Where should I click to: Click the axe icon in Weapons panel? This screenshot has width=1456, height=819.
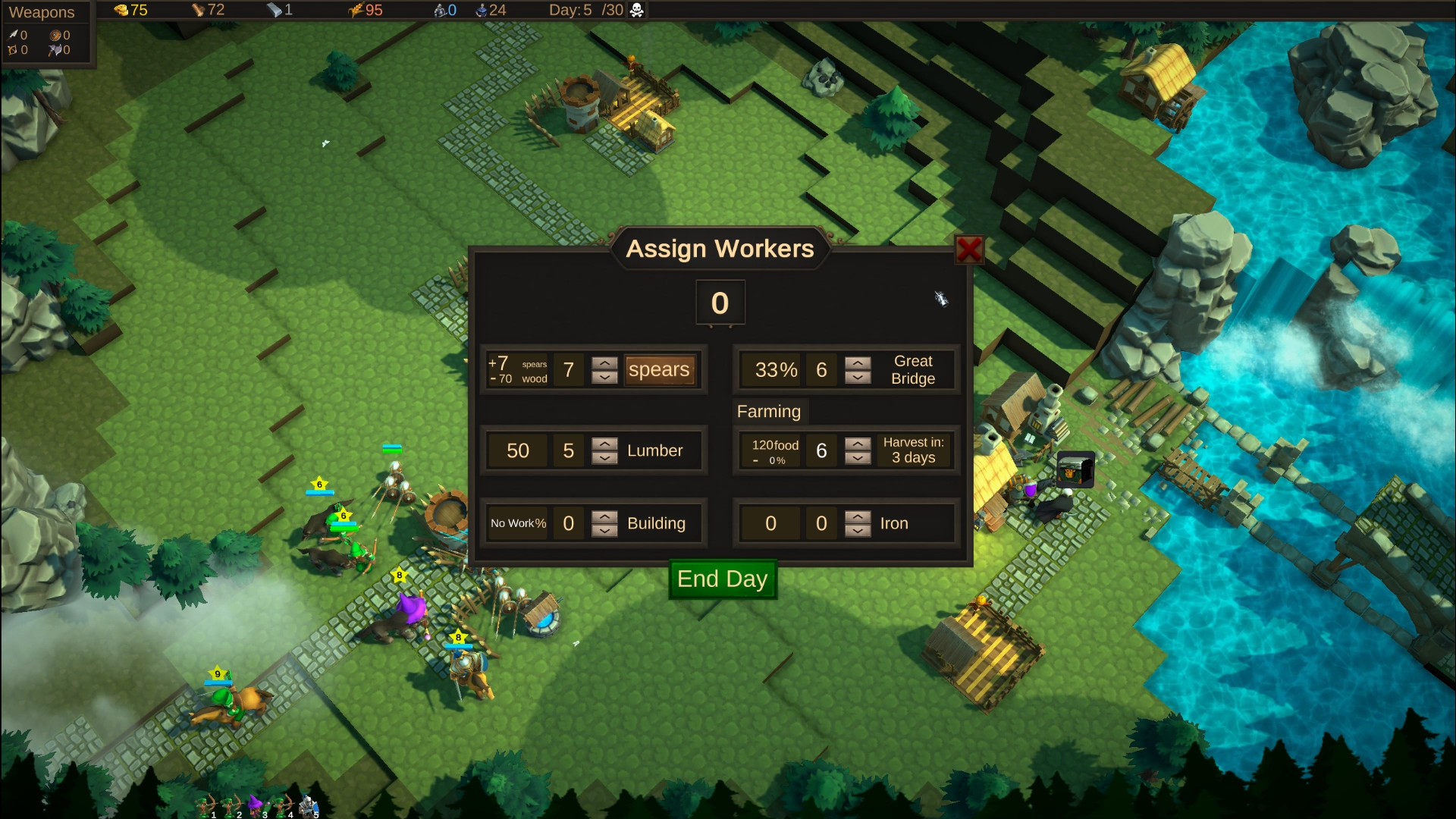pos(55,50)
